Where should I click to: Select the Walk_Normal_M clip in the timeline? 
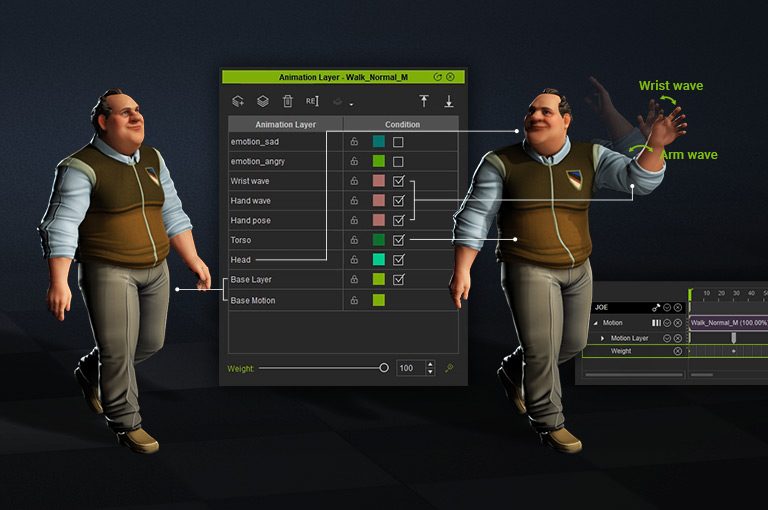pos(728,323)
